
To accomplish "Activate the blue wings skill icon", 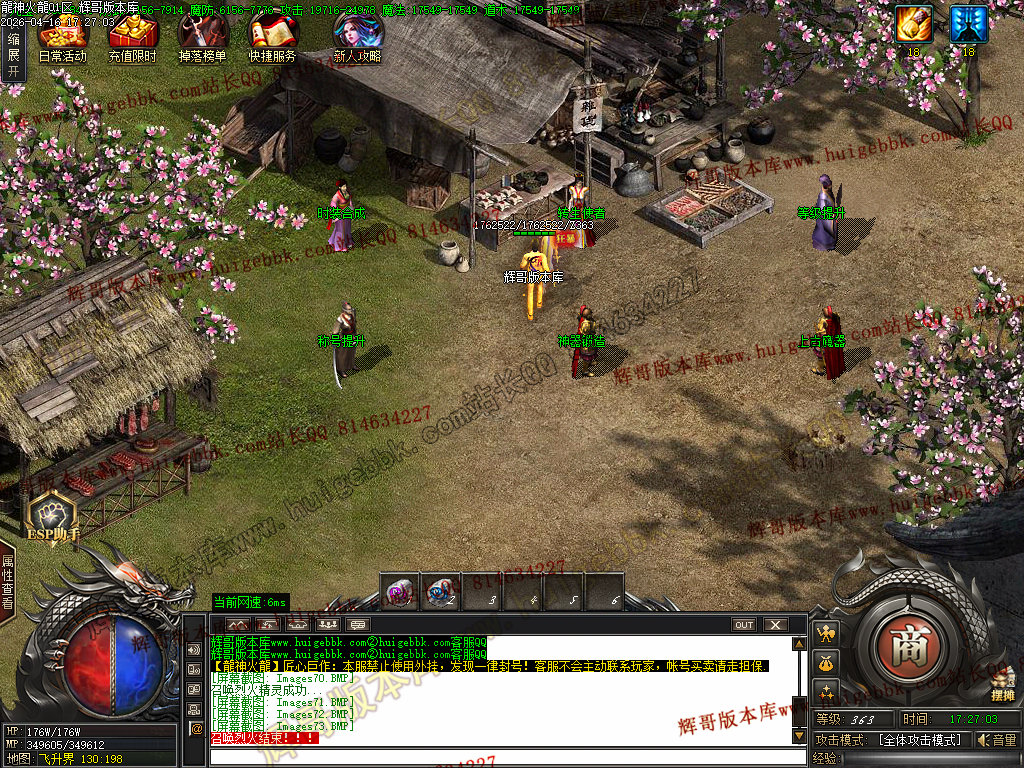I will (968, 24).
